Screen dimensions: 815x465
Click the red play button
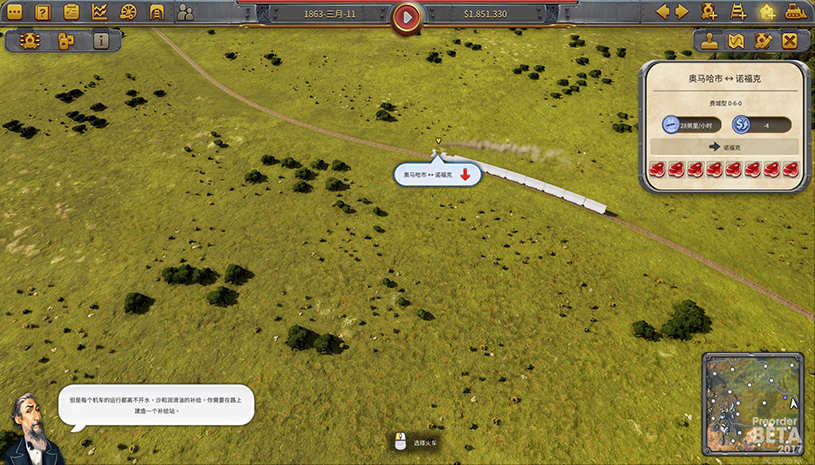pyautogui.click(x=407, y=16)
